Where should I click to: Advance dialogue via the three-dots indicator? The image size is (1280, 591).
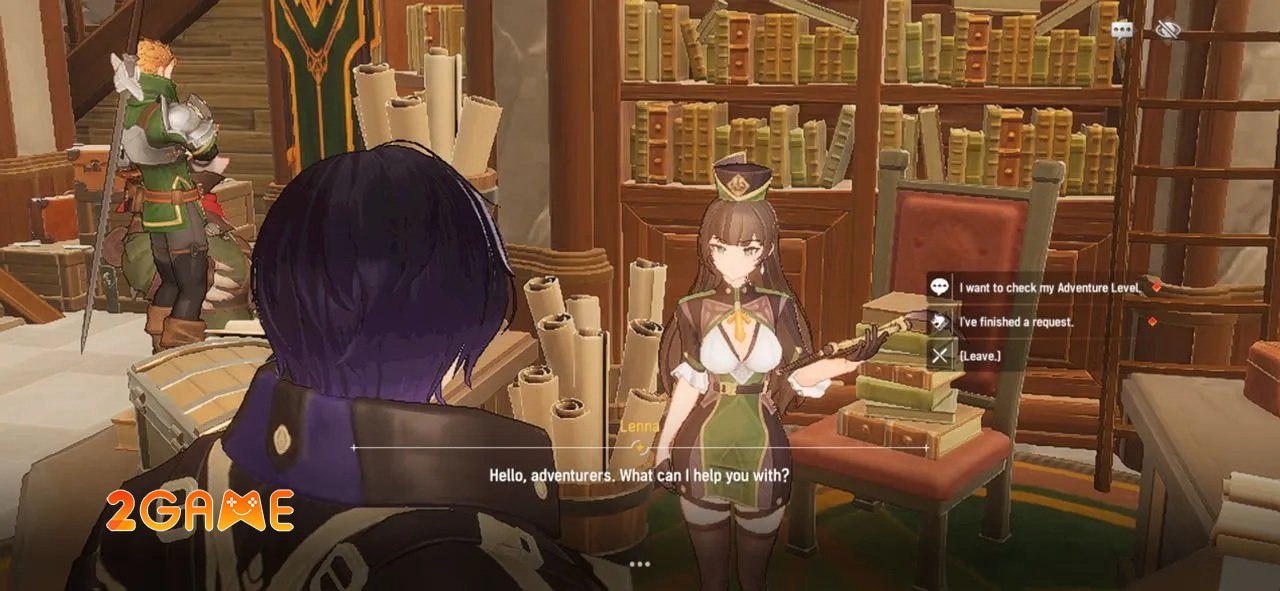(x=639, y=564)
